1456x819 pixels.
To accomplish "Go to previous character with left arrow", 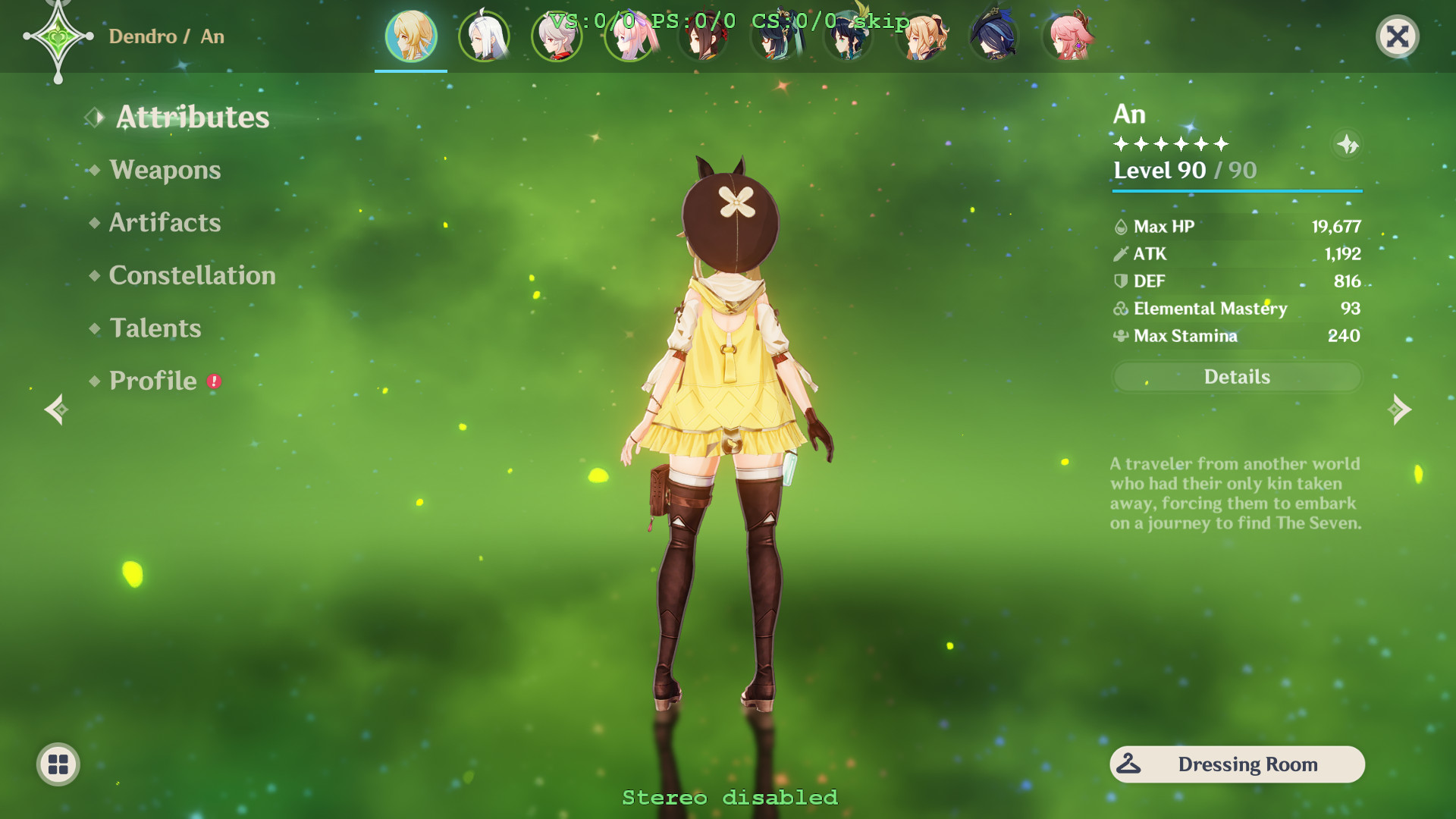I will 55,409.
